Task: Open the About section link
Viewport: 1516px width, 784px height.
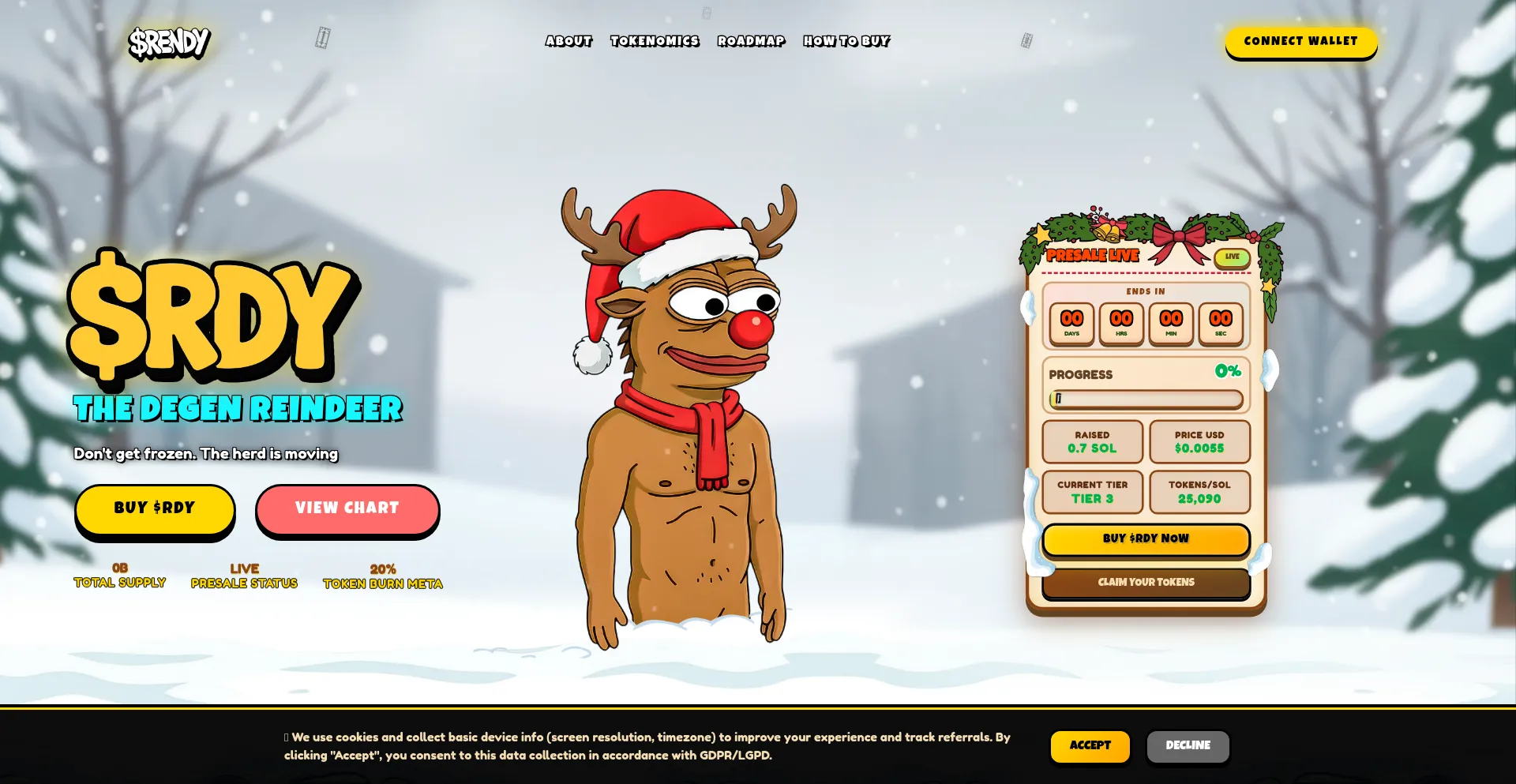Action: 568,41
